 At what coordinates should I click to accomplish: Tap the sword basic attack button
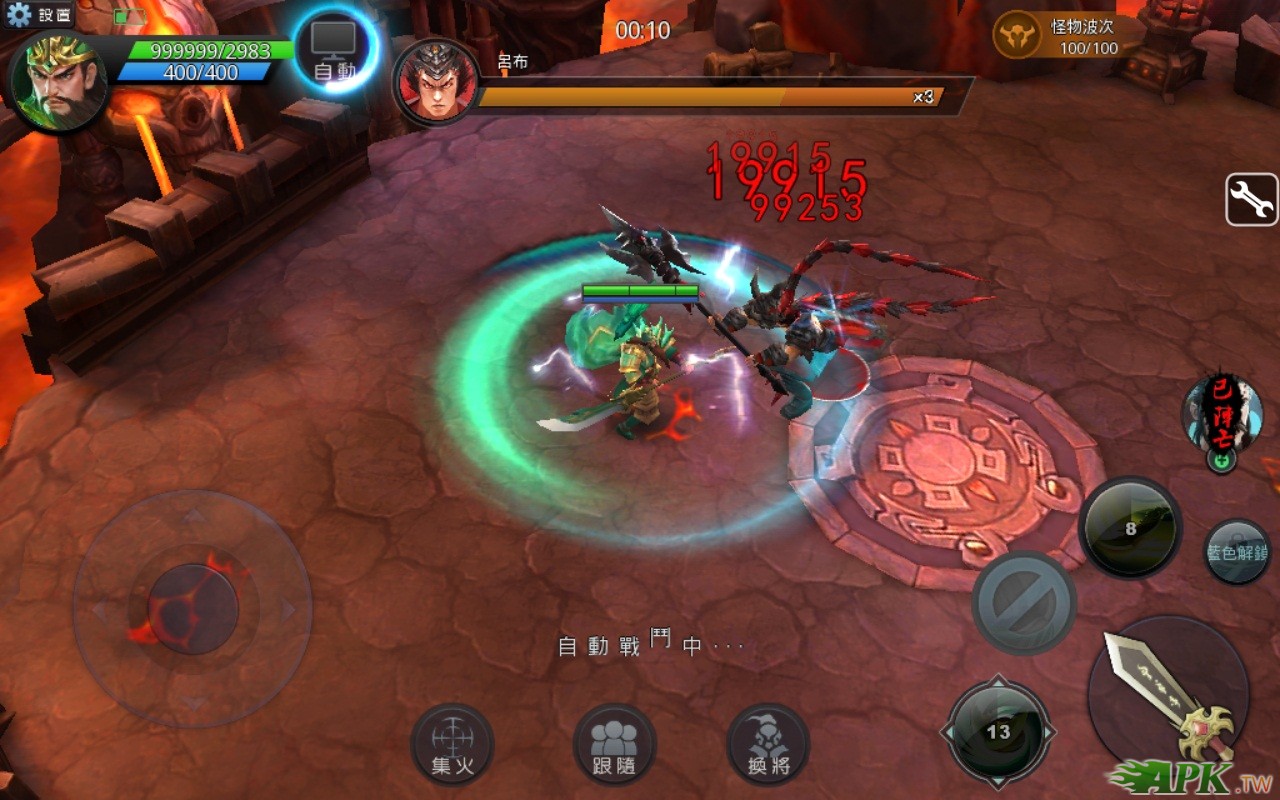coord(1168,695)
